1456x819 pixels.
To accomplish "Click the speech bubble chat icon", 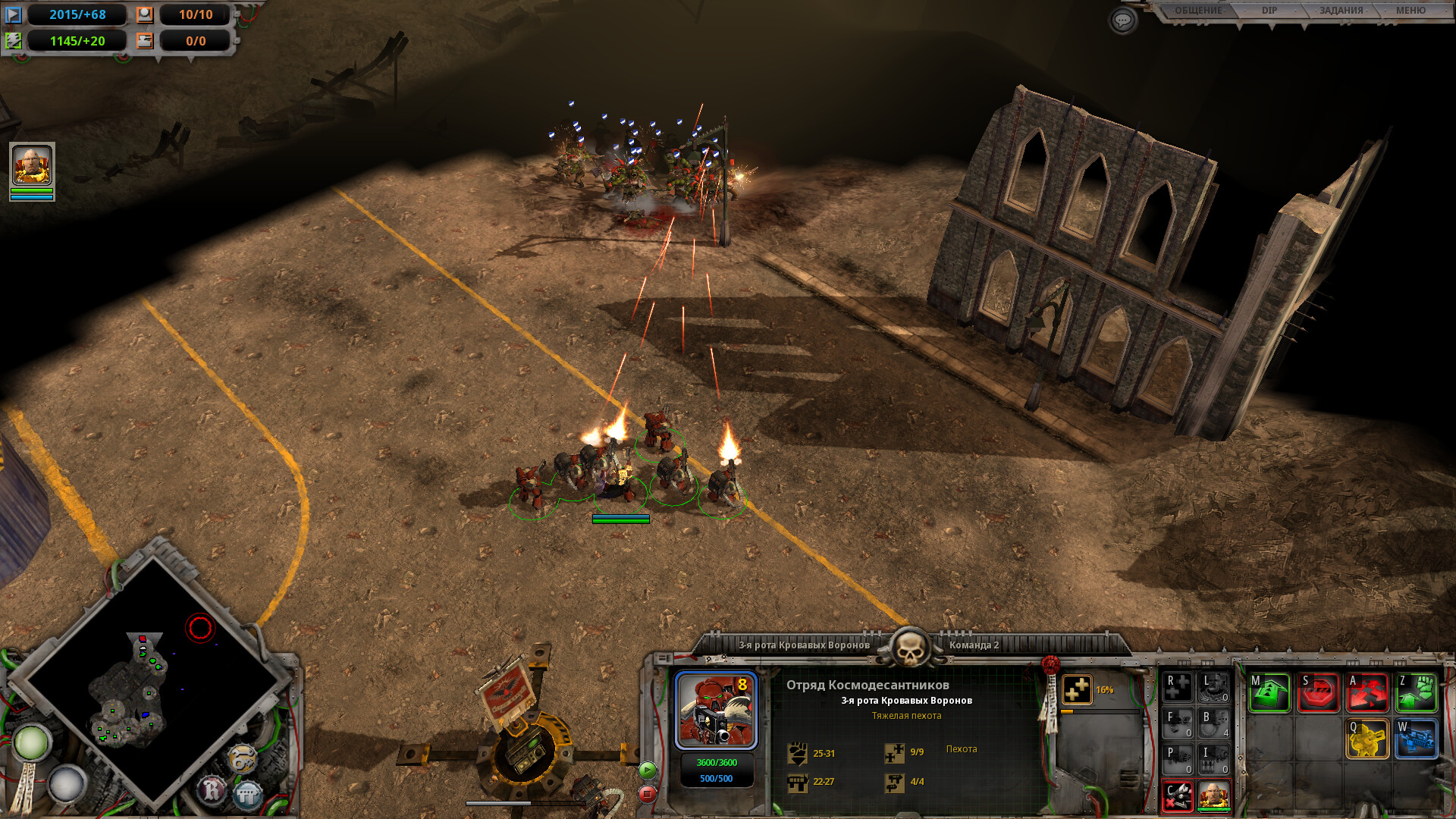I will pyautogui.click(x=1122, y=20).
